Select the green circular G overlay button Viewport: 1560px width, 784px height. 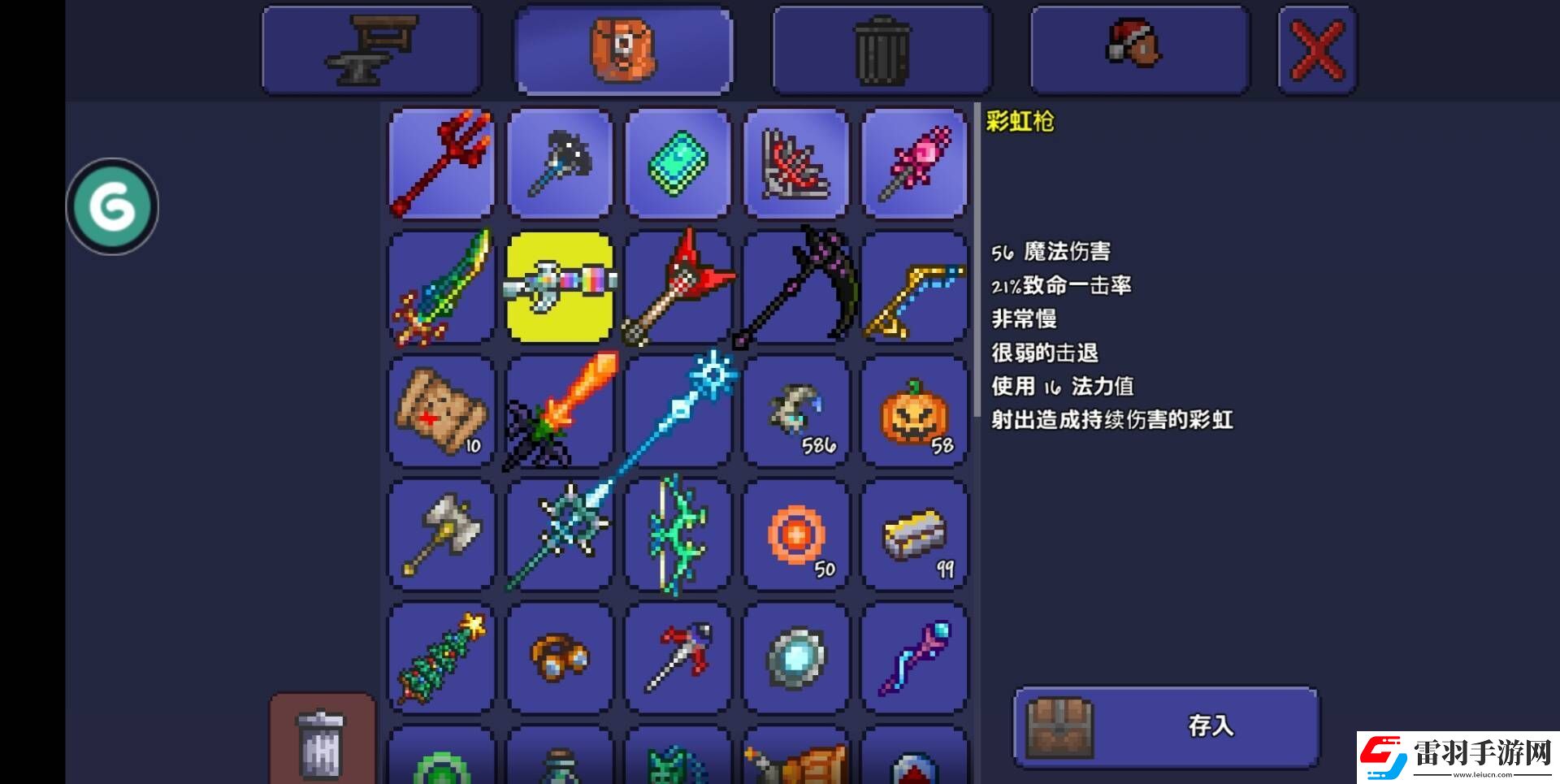(112, 206)
